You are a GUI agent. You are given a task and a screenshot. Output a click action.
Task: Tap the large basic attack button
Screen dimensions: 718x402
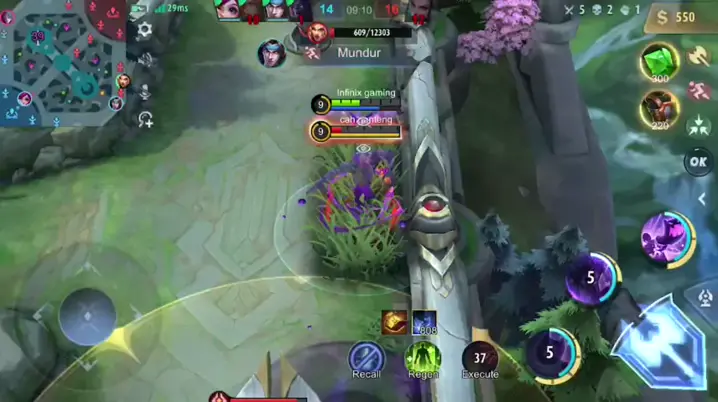tap(660, 340)
